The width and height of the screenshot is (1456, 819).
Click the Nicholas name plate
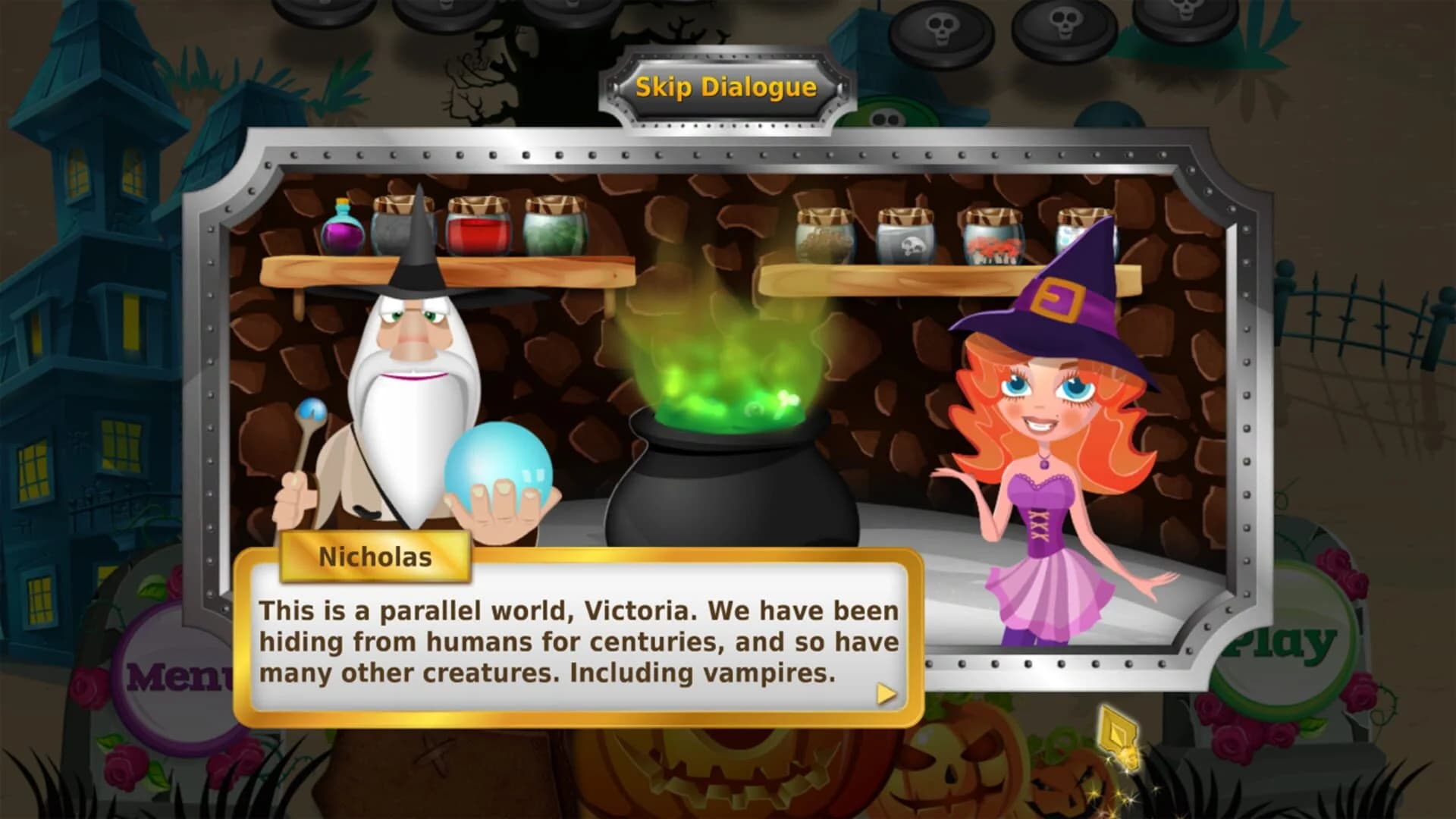click(x=375, y=557)
